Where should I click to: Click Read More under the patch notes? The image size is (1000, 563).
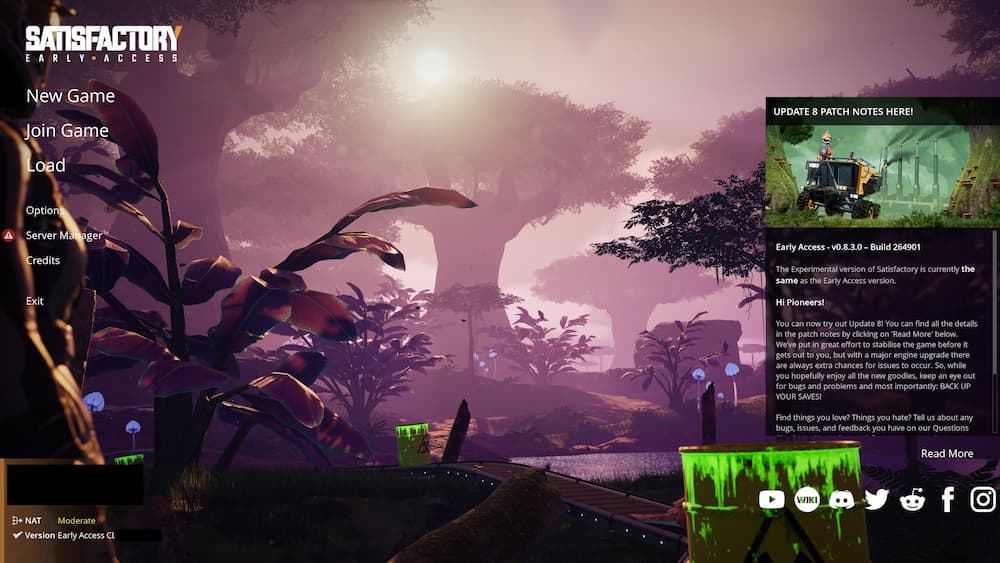(946, 454)
